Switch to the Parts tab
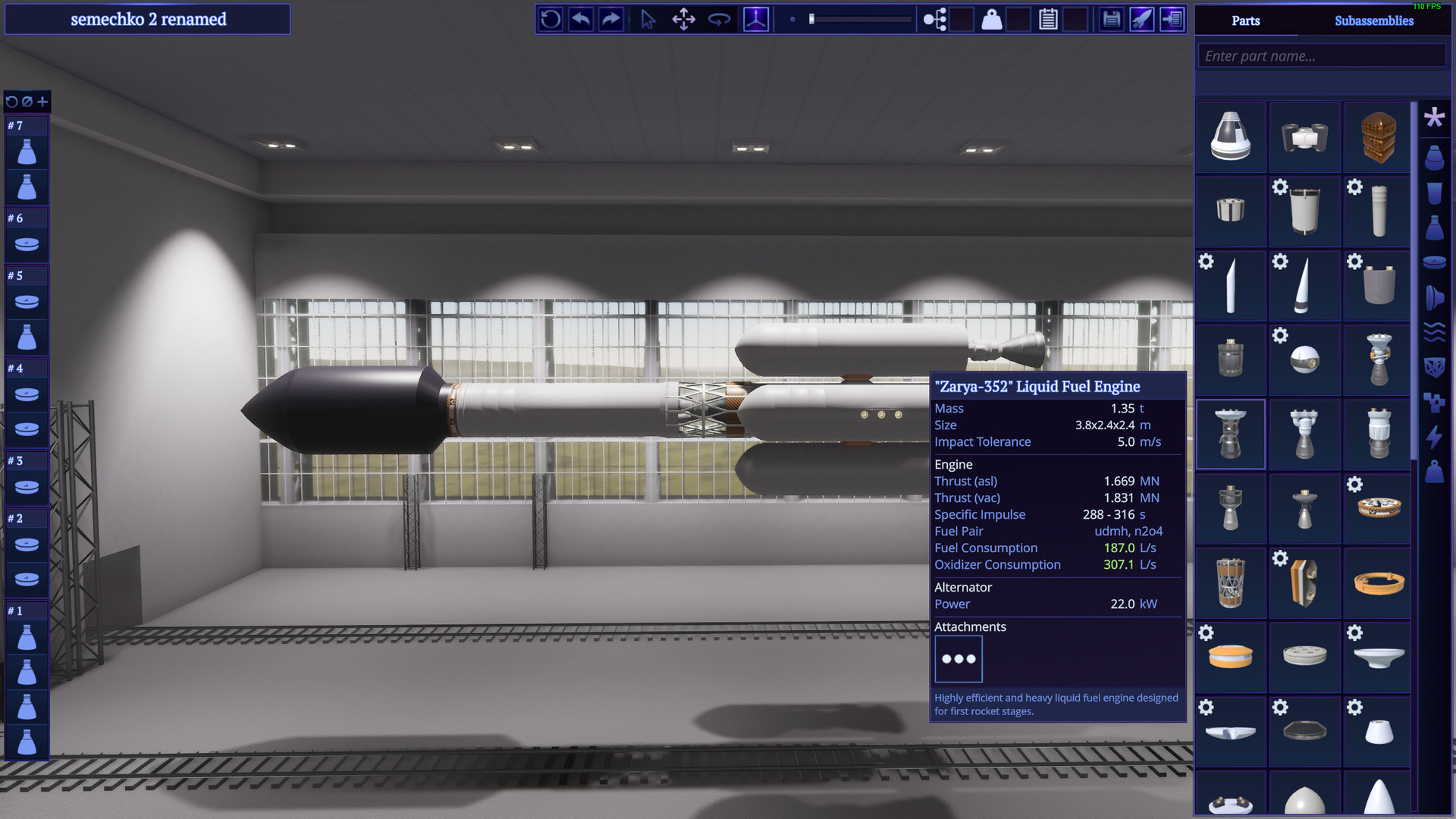This screenshot has width=1456, height=819. coord(1246,20)
